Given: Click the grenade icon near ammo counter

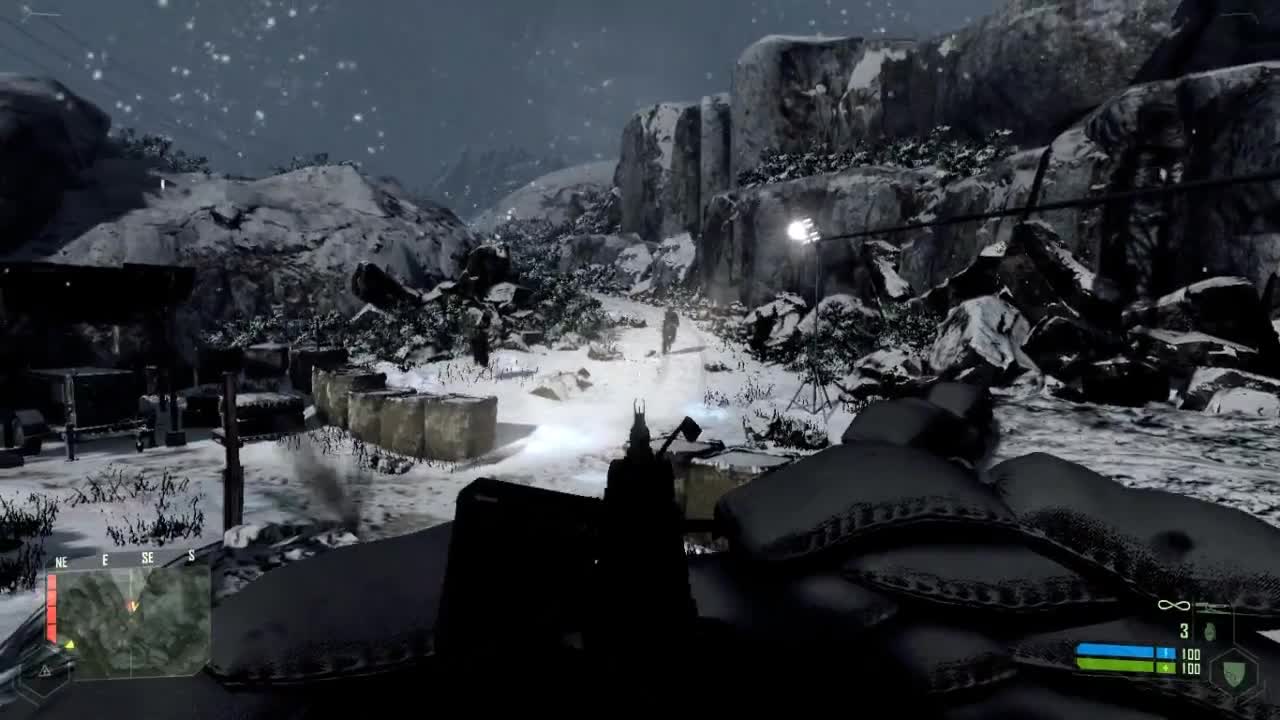Looking at the screenshot, I should (1209, 630).
